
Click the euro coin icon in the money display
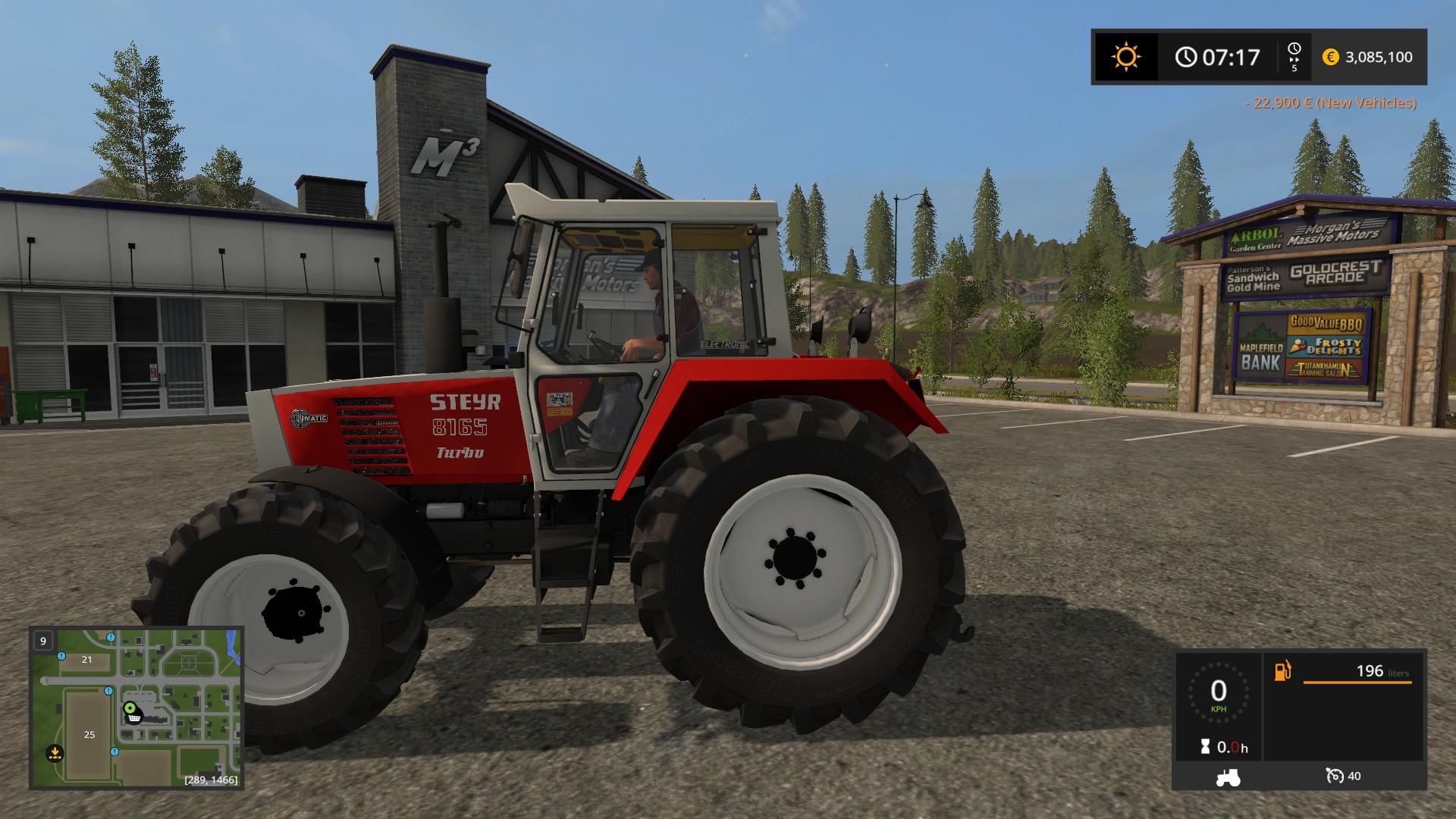point(1329,57)
